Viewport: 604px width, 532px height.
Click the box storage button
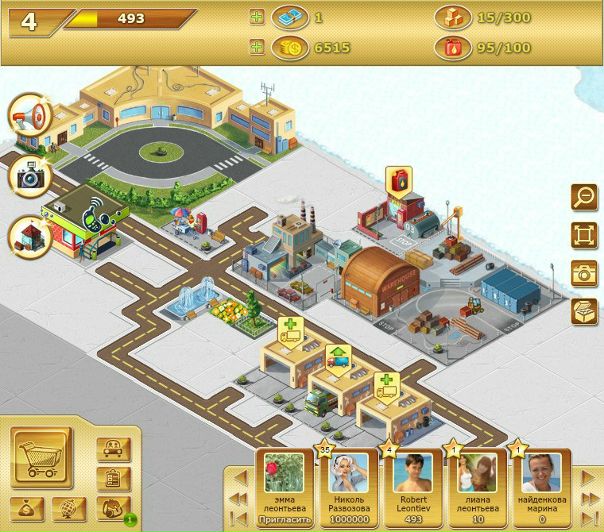[582, 310]
